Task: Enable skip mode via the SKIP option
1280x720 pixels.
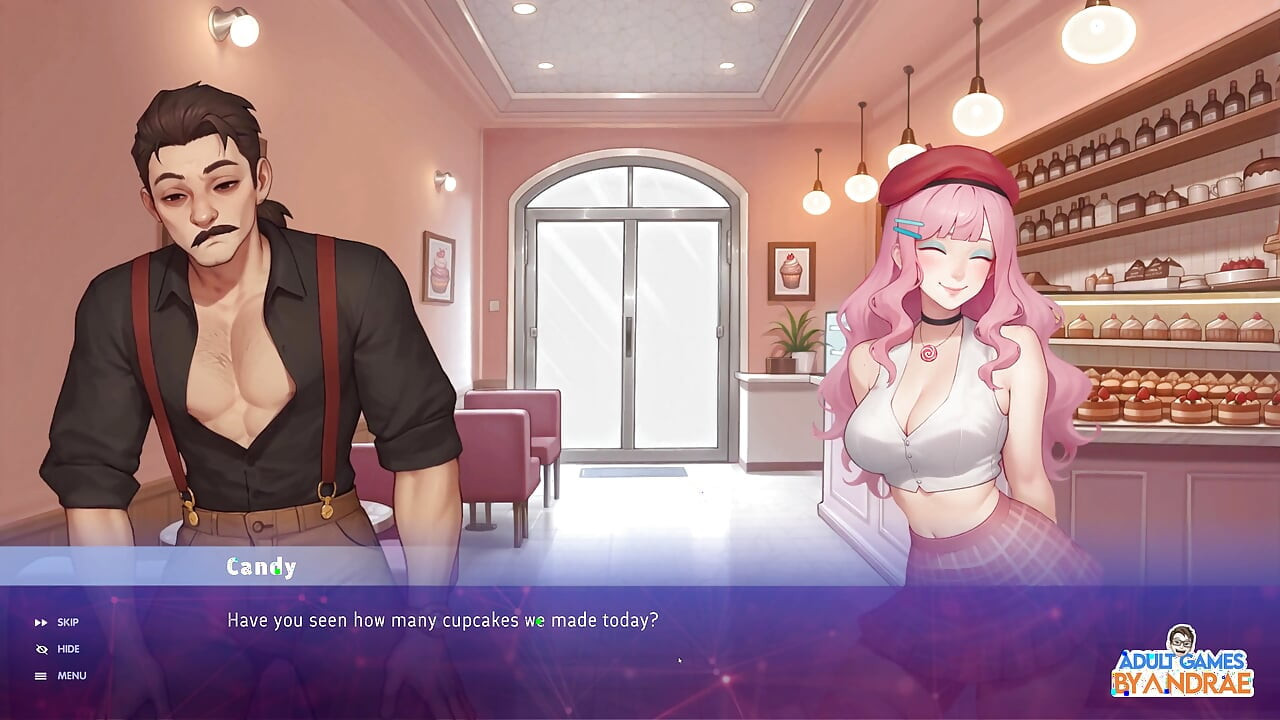Action: 66,622
